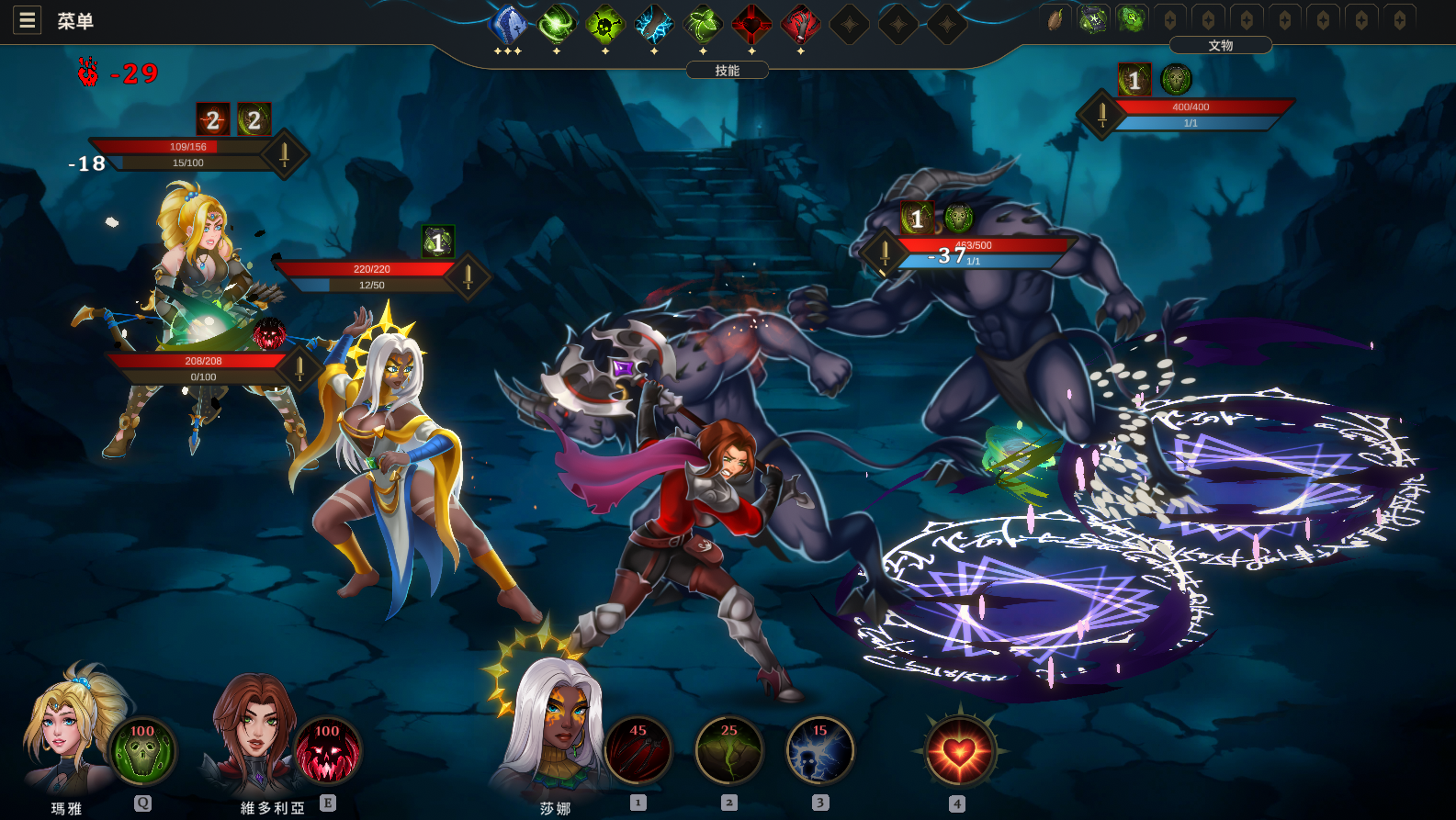Use 莎娜's blue lightning skull ability
This screenshot has height=820, width=1456.
click(820, 750)
